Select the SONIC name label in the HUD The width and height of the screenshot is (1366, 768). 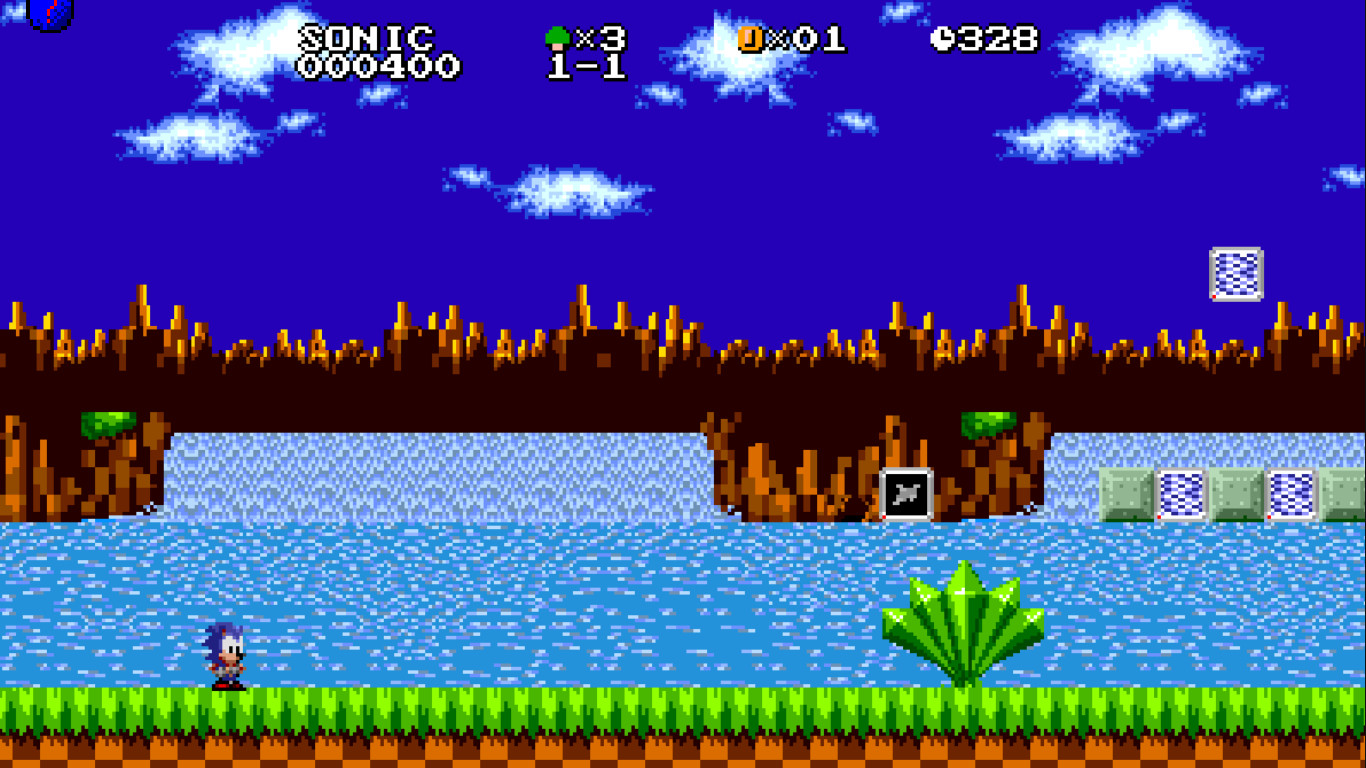point(365,35)
